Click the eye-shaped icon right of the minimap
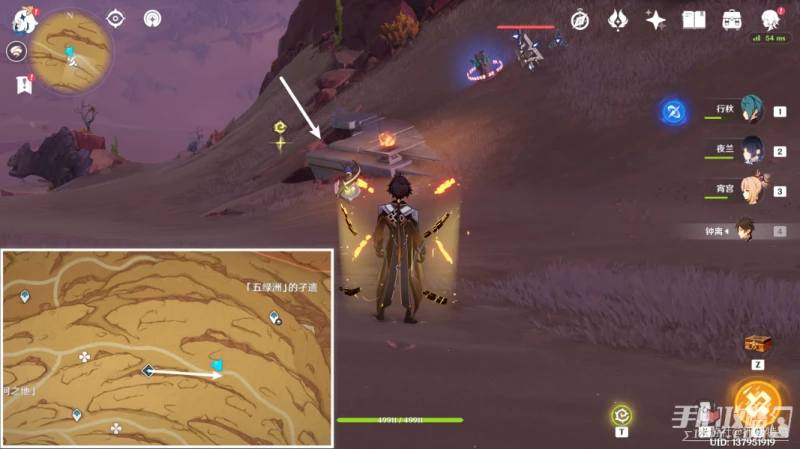 (x=115, y=18)
